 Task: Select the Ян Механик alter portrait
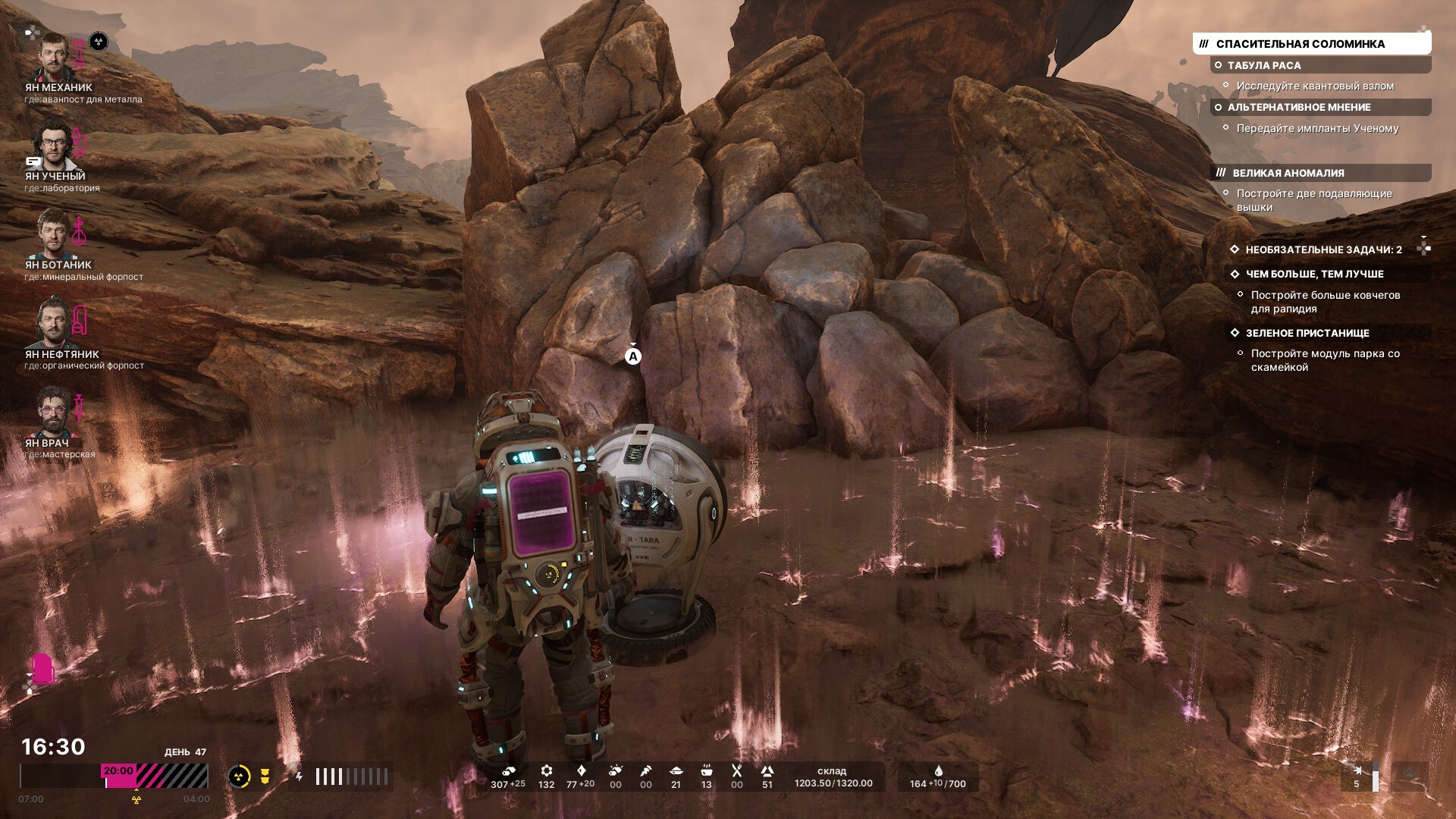click(x=55, y=58)
